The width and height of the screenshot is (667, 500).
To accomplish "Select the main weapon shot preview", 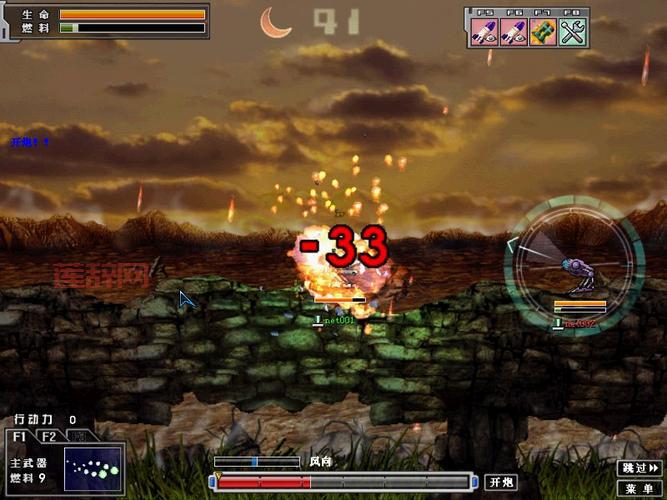I will click(x=92, y=469).
